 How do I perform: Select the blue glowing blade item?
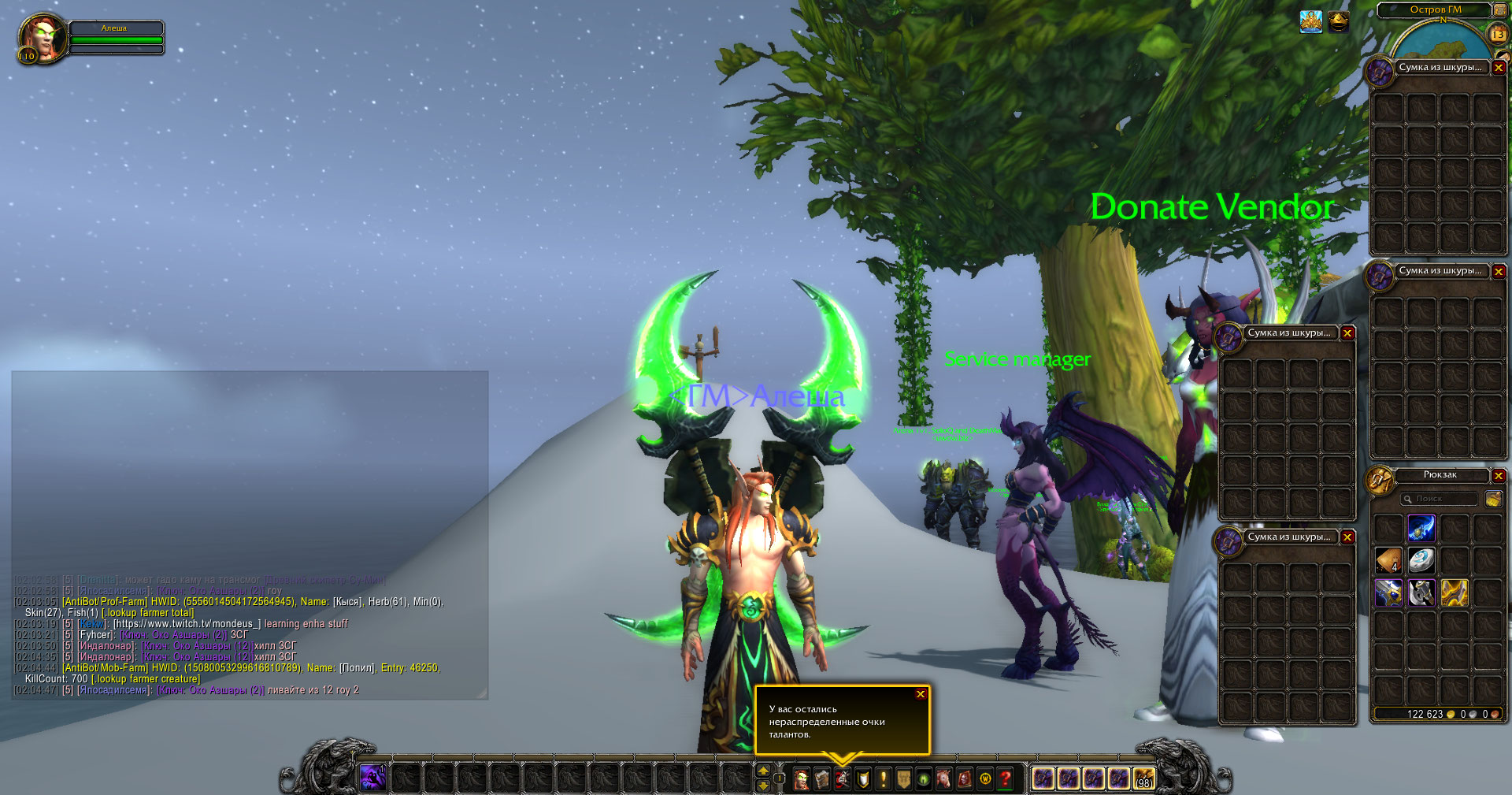click(1421, 528)
